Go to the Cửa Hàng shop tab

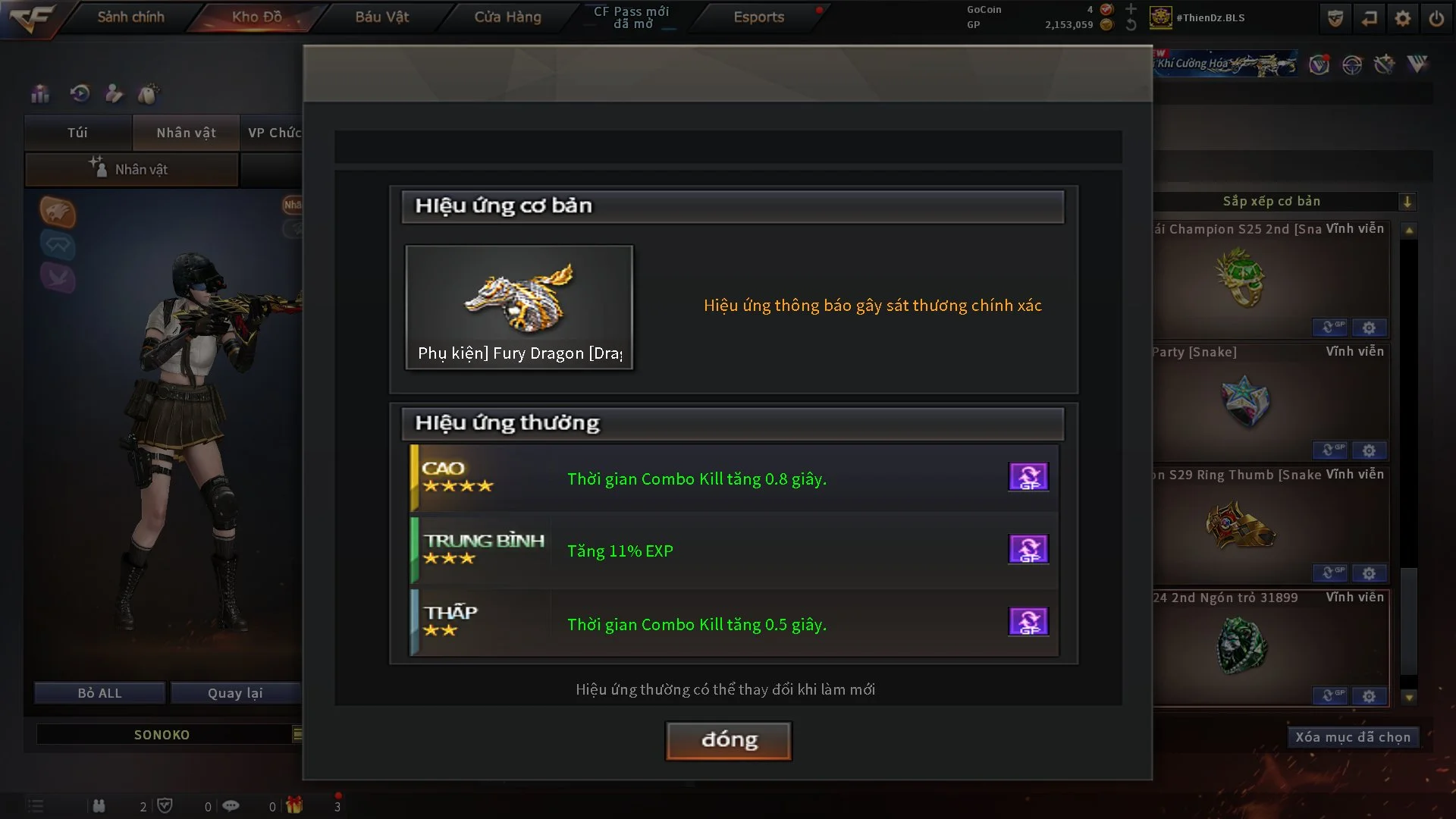click(x=507, y=17)
